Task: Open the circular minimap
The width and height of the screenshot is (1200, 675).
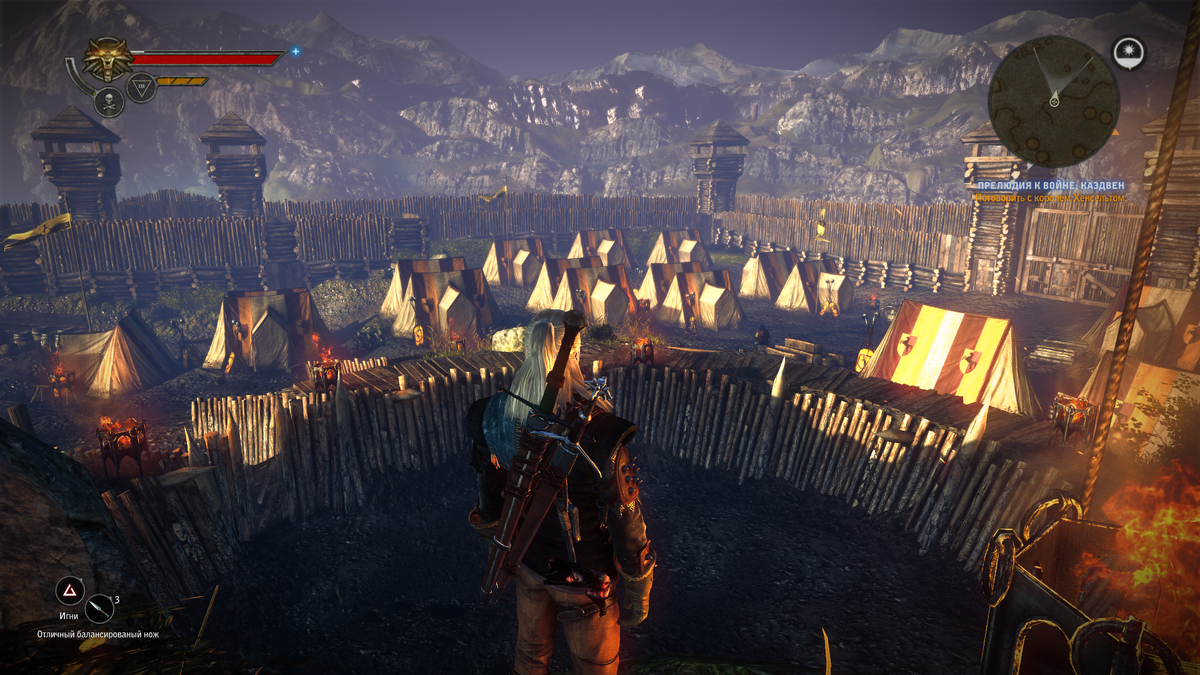Action: click(x=1053, y=100)
